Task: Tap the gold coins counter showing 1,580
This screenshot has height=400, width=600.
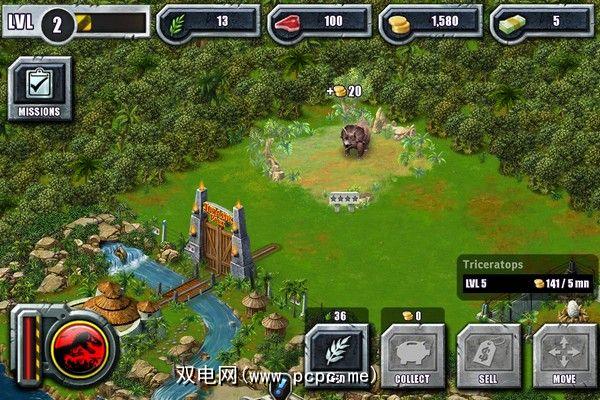Action: coord(430,22)
